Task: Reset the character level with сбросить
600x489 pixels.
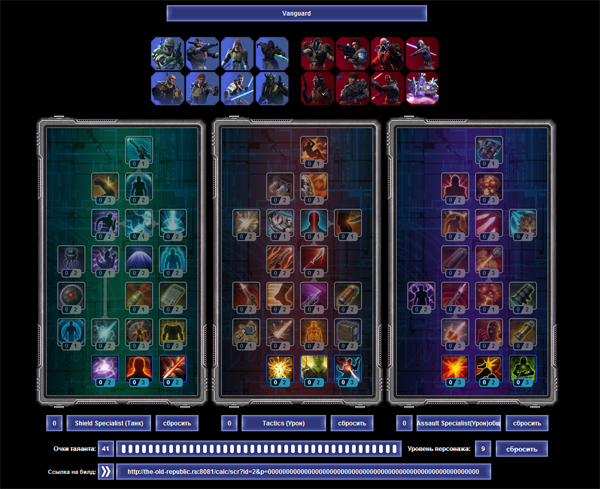Action: 522,449
